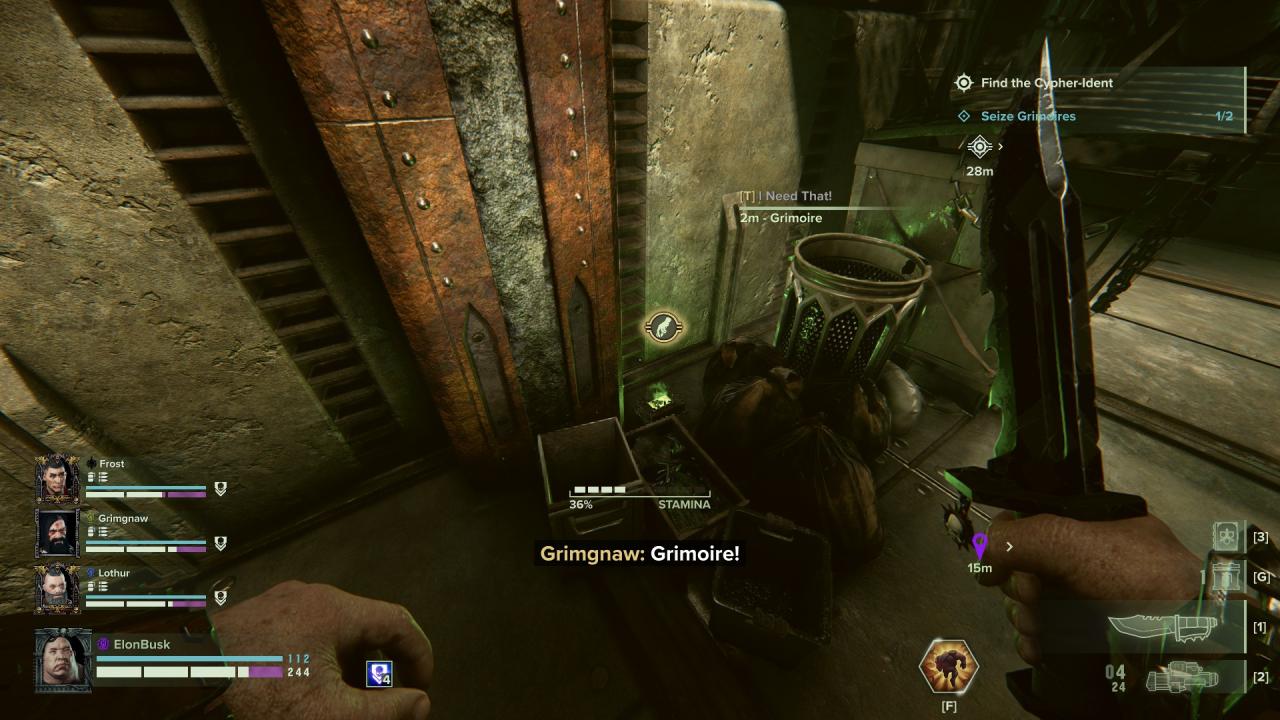
Task: Select Grimgnaw's teammate portrait
Action: tap(57, 533)
